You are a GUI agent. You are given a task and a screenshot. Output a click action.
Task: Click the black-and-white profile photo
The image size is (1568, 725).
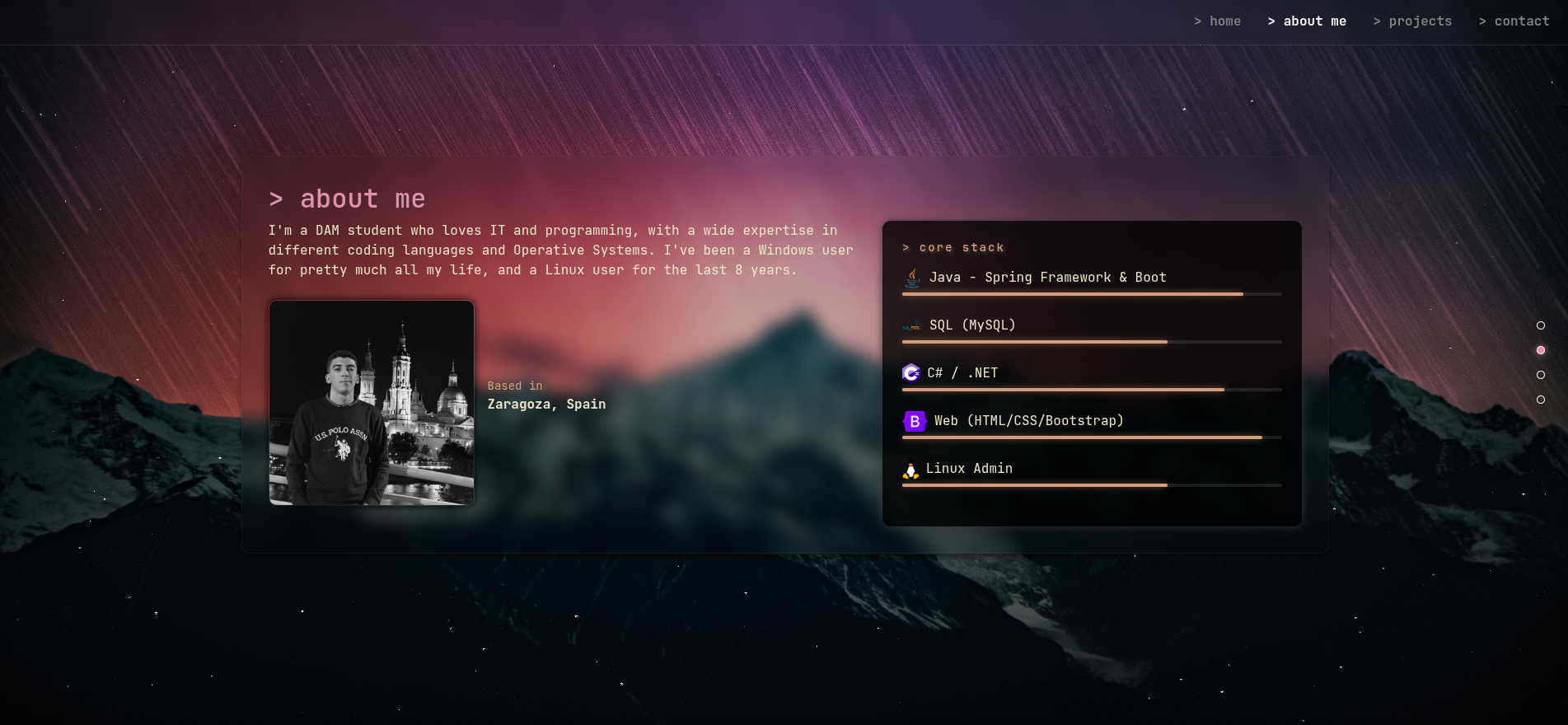(x=372, y=403)
